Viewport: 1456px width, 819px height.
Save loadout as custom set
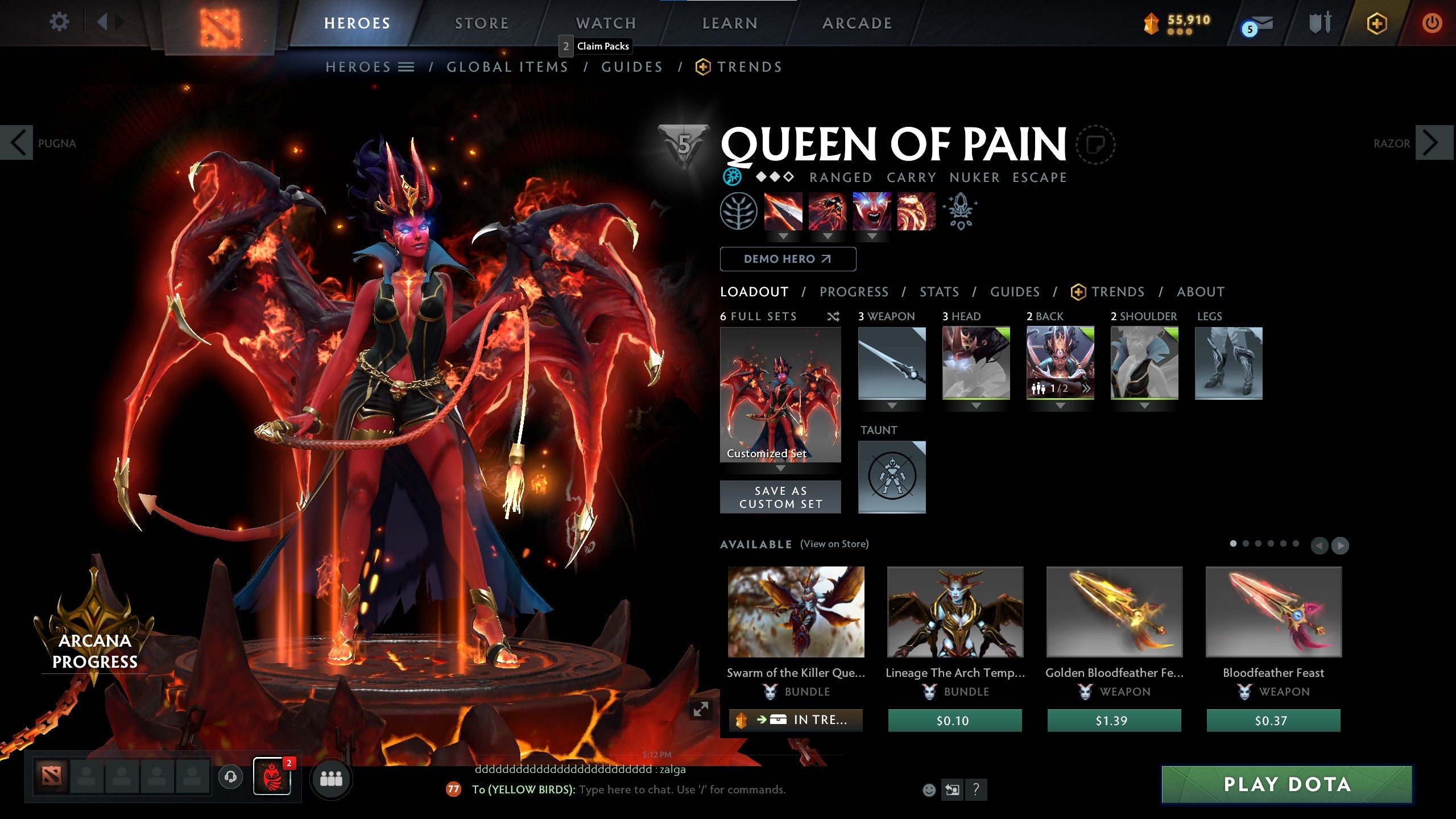tap(780, 497)
